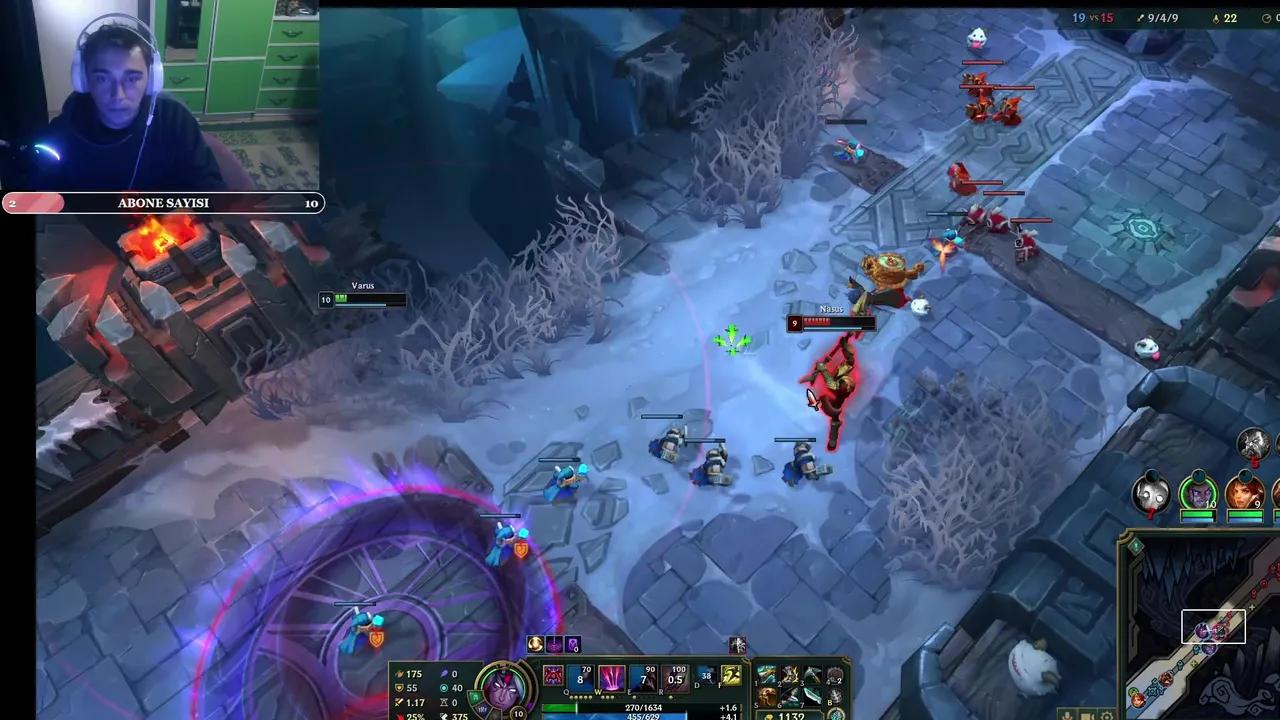1280x720 pixels.
Task: Use the item in inventory slot 1
Action: tap(765, 675)
